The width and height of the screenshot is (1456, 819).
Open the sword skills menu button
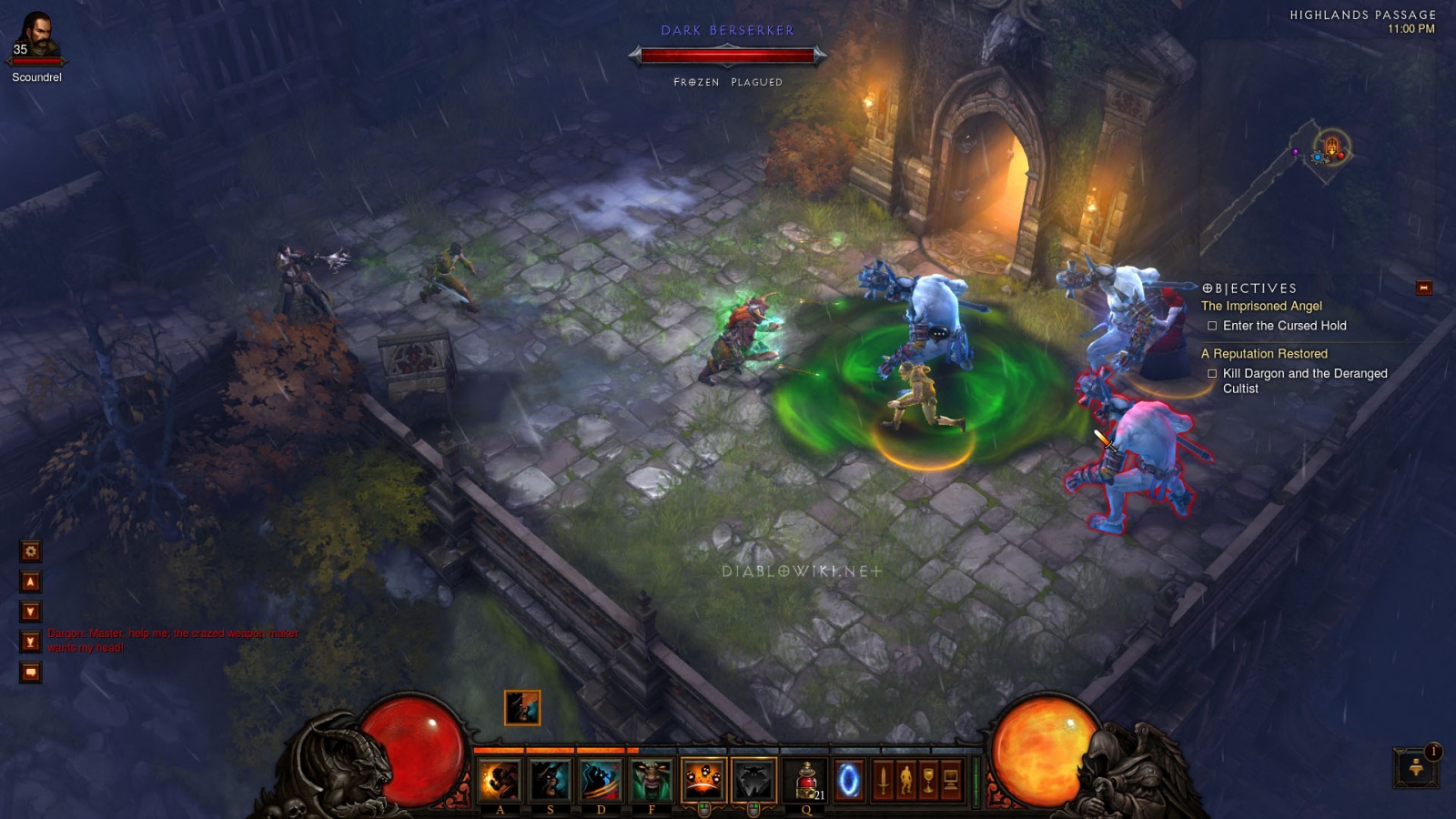click(883, 781)
